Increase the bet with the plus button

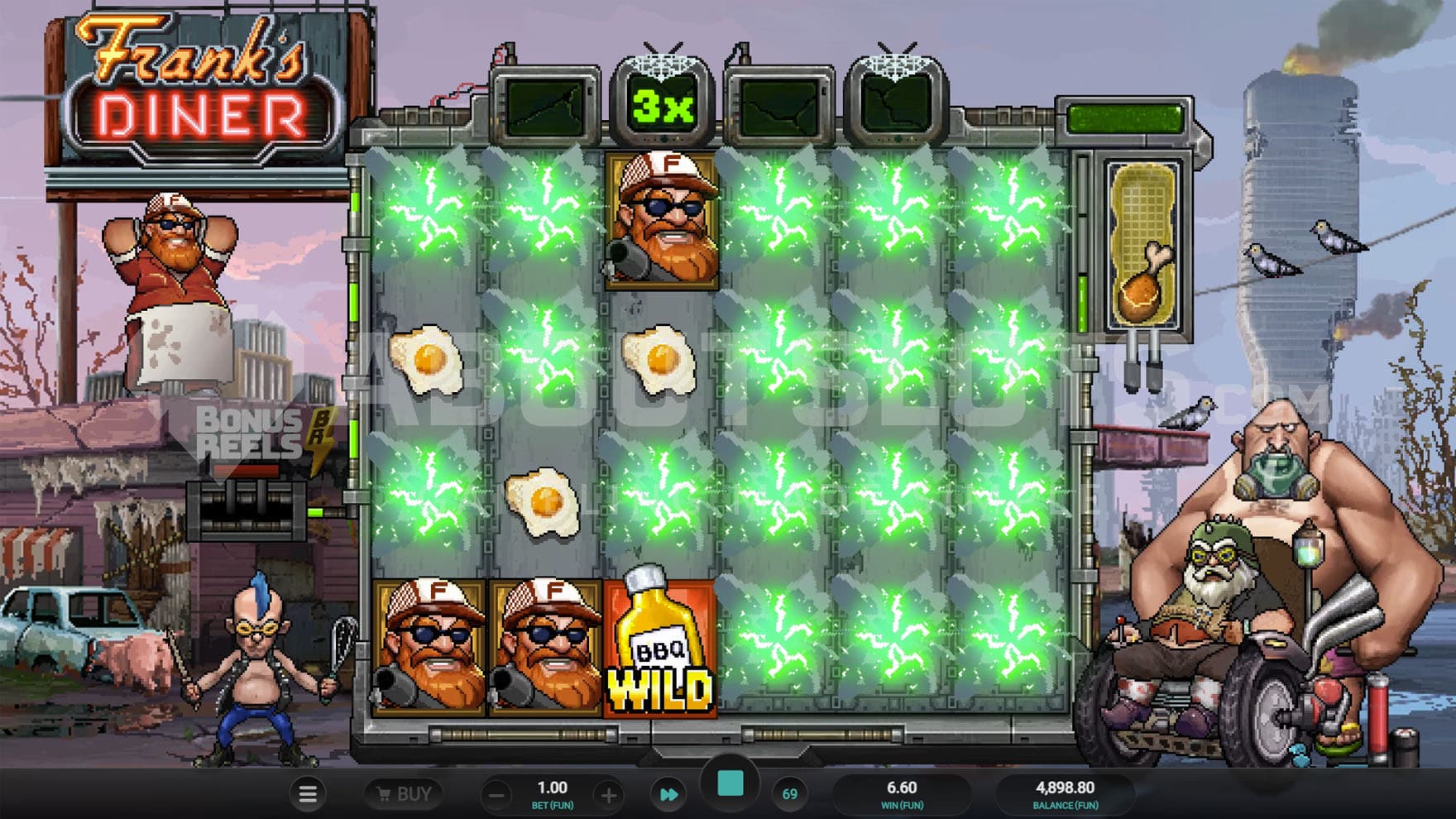[x=608, y=796]
